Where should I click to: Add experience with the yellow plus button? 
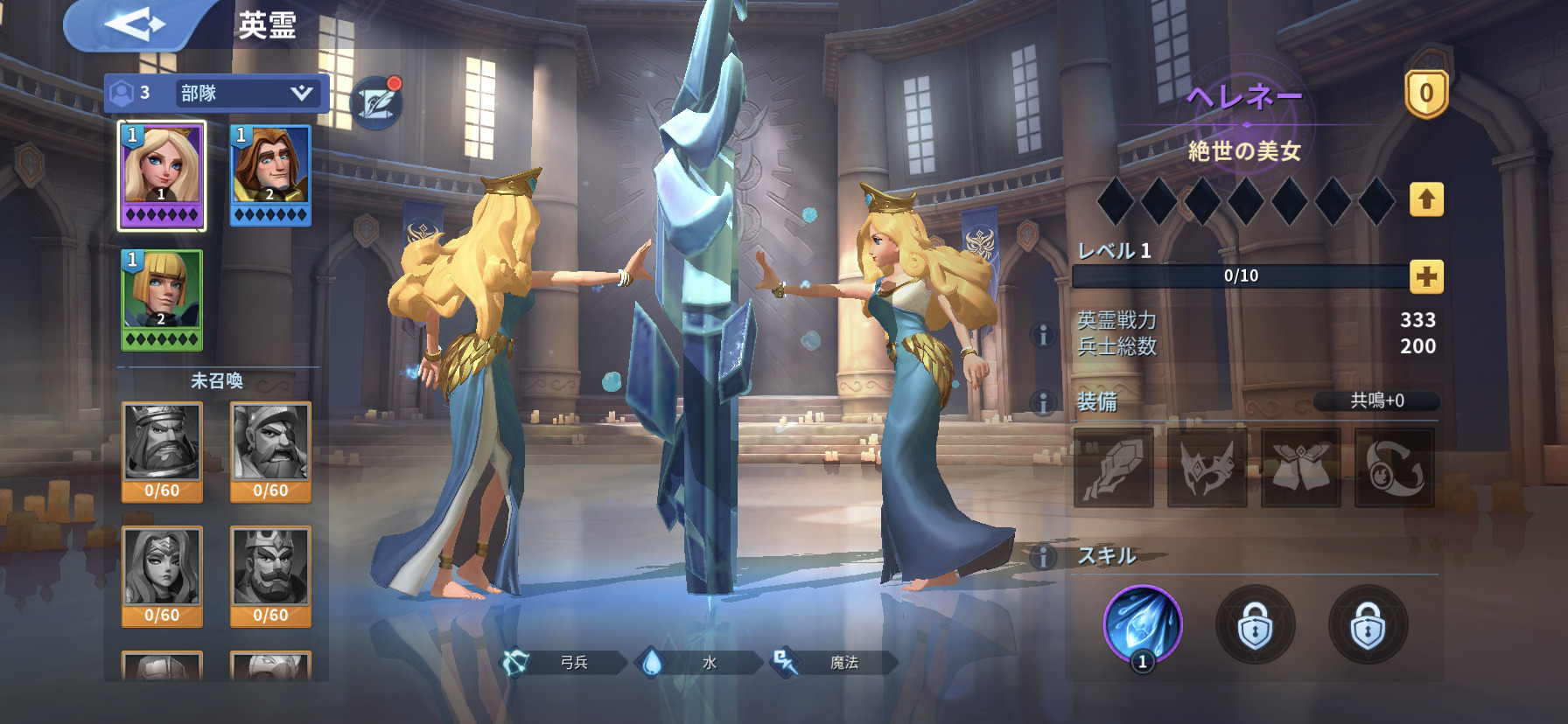[x=1426, y=277]
